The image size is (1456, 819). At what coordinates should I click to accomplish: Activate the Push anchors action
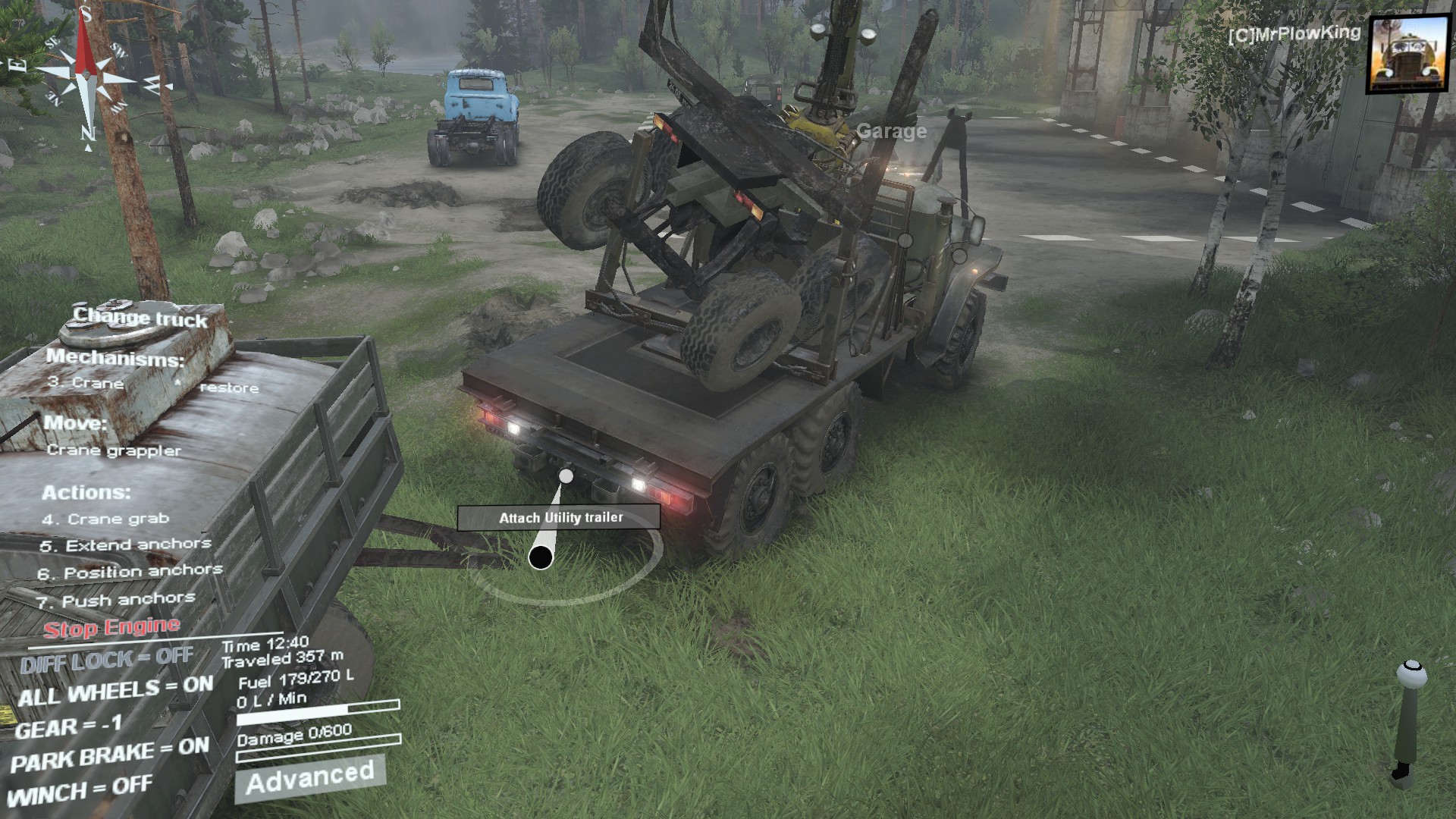click(116, 601)
